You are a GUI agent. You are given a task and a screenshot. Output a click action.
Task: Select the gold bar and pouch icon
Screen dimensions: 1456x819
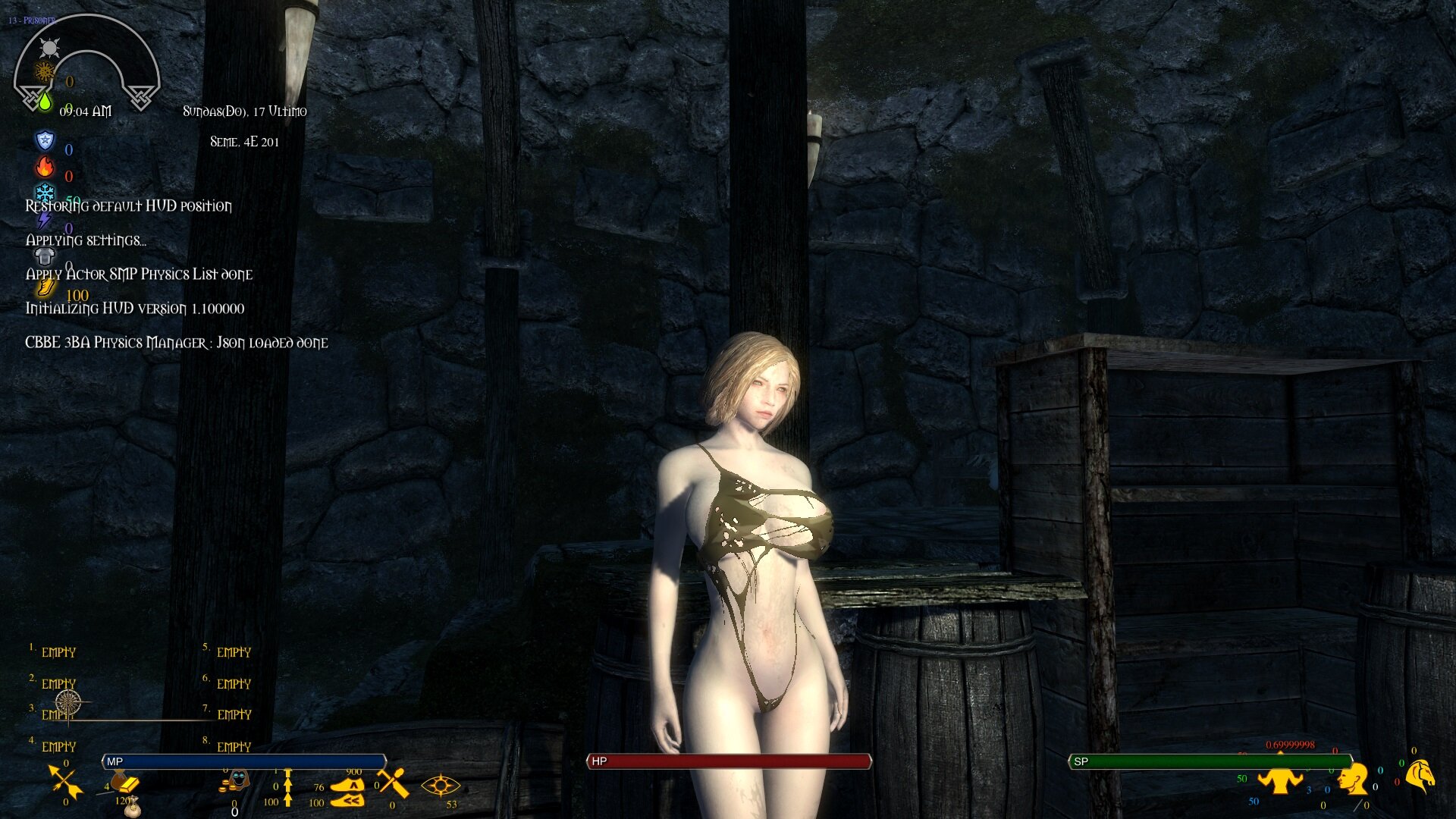[124, 783]
